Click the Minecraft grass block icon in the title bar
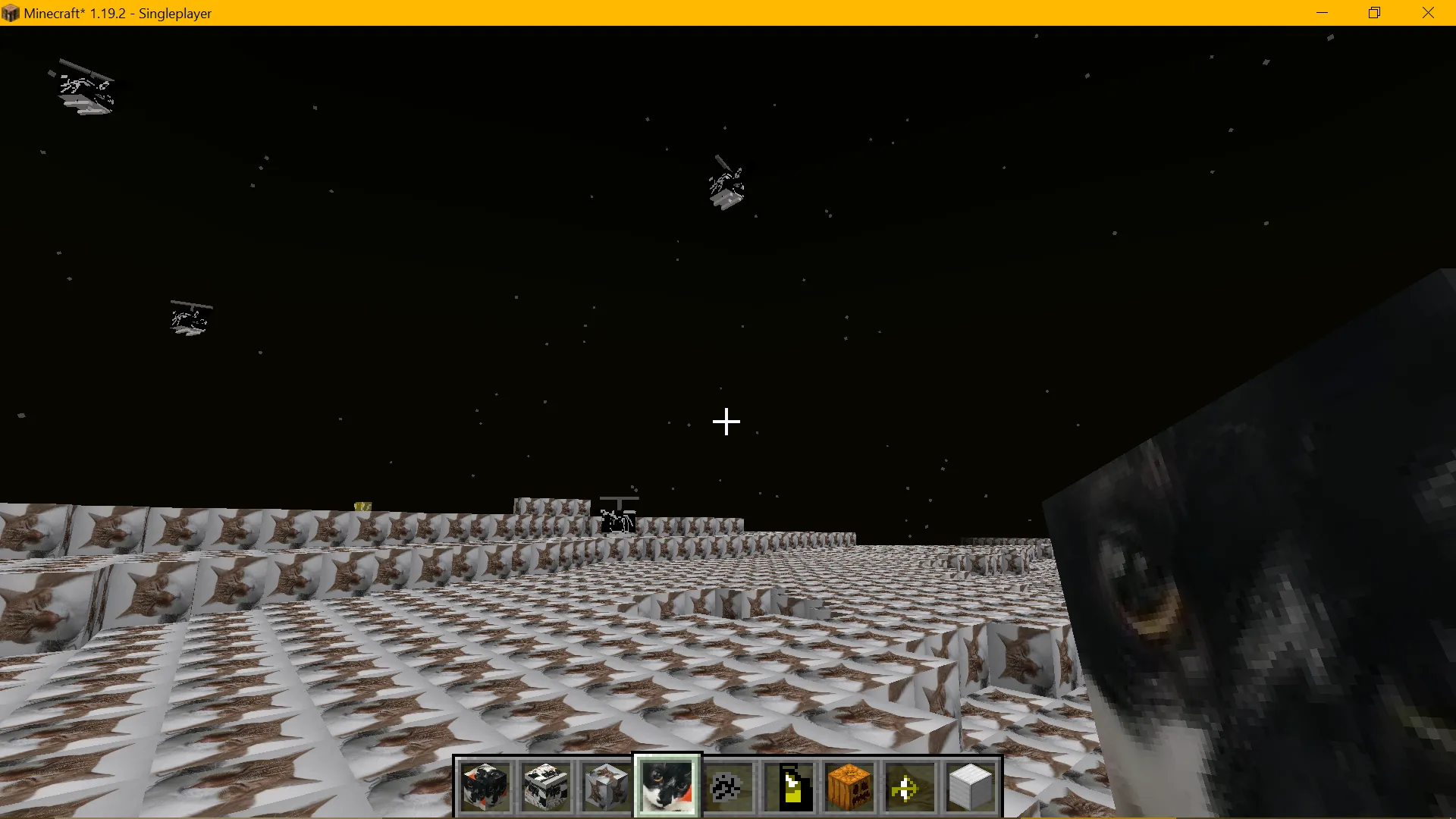Image resolution: width=1456 pixels, height=819 pixels. (x=10, y=12)
